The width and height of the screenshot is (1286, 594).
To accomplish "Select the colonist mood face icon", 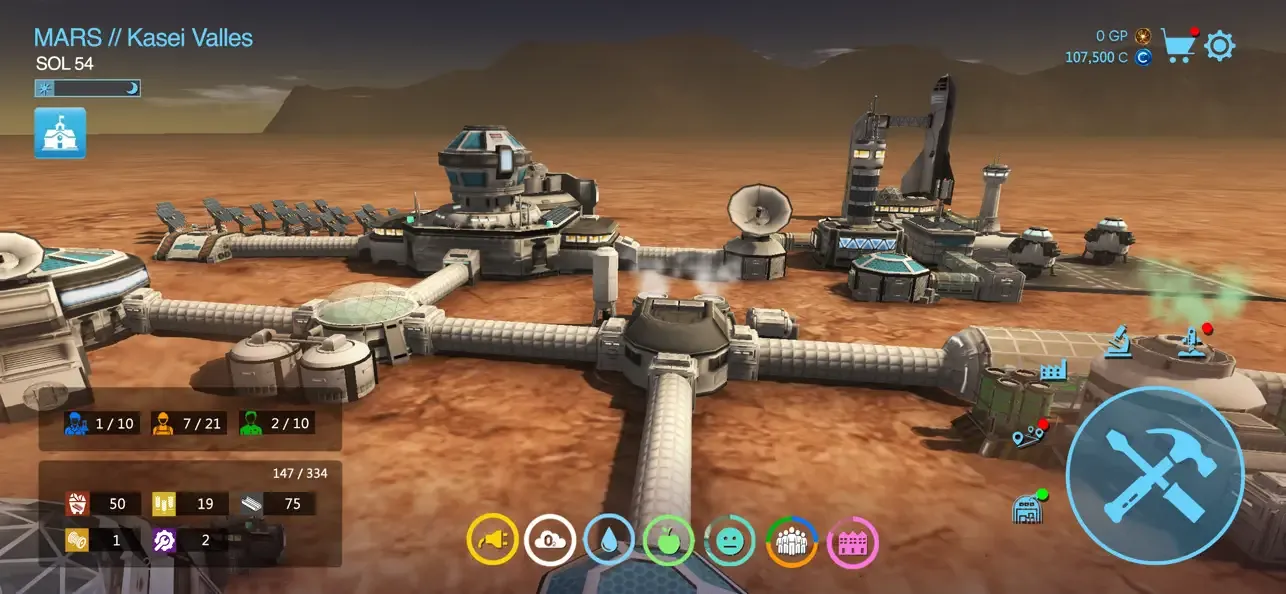I will click(x=729, y=541).
